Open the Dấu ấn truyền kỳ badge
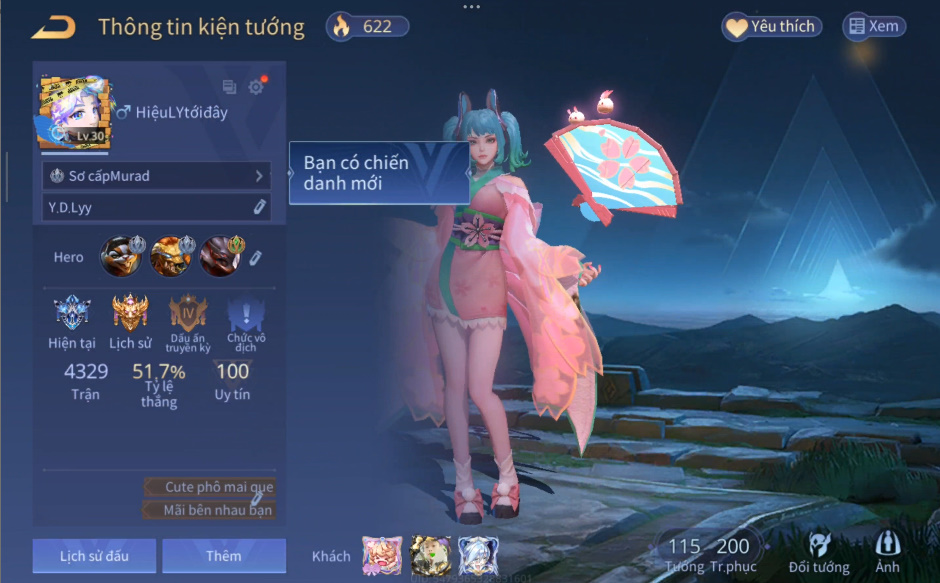The image size is (940, 583). point(188,314)
